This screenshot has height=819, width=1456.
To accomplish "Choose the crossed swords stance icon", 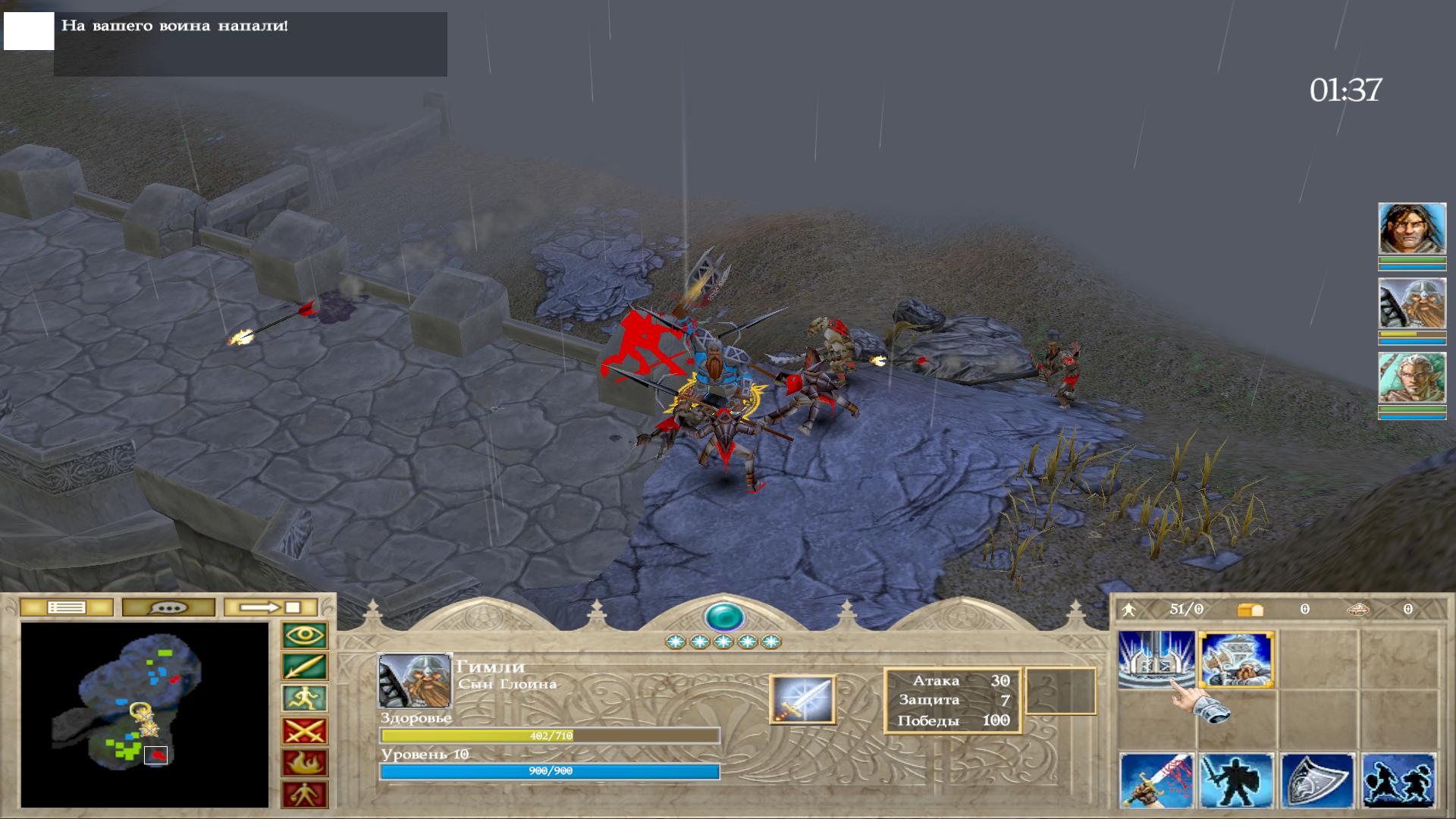I will coord(305,731).
